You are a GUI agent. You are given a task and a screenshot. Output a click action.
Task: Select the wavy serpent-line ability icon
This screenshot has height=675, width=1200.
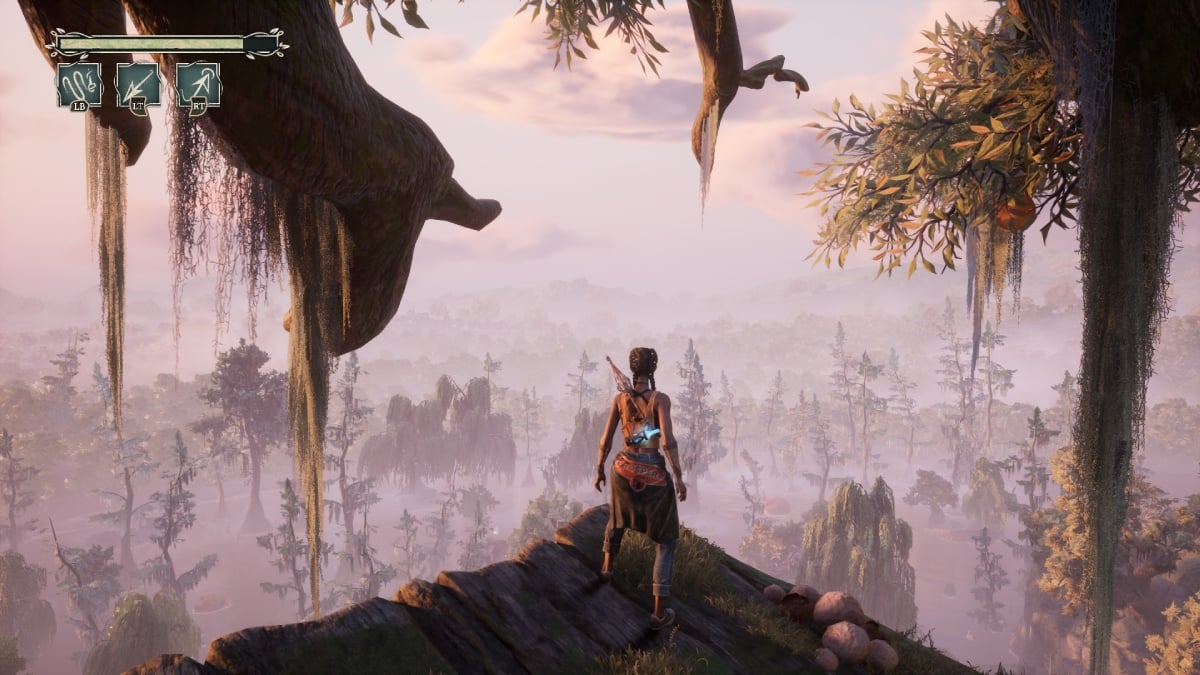click(79, 85)
